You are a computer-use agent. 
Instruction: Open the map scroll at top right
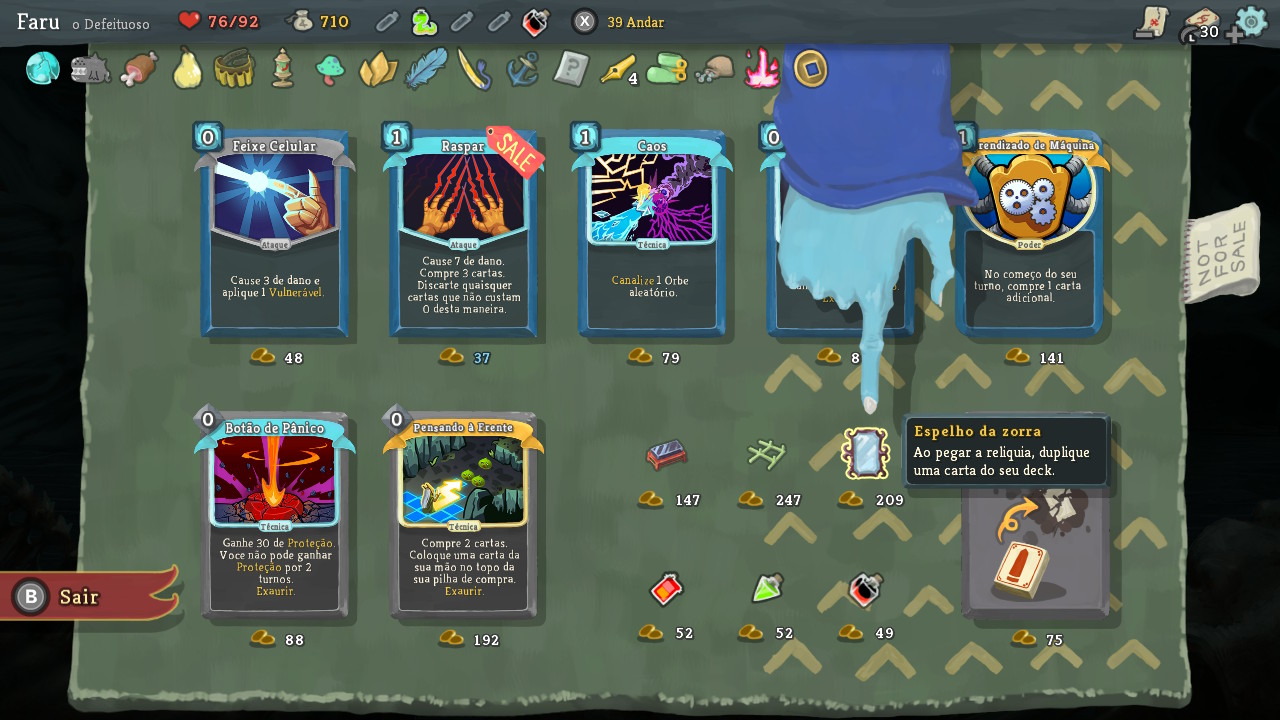(1150, 21)
